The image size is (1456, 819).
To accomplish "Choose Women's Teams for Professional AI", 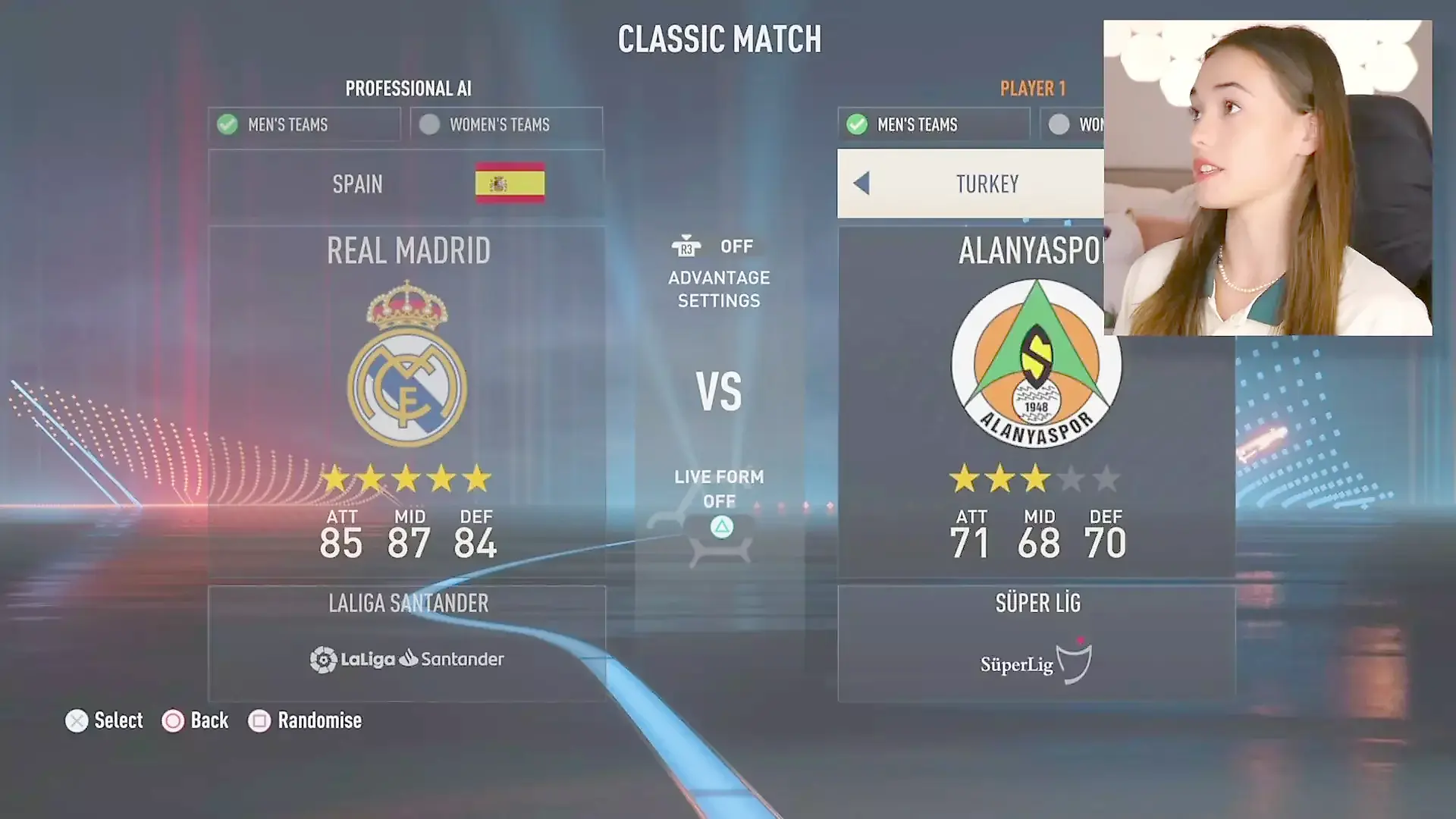I will tap(506, 124).
